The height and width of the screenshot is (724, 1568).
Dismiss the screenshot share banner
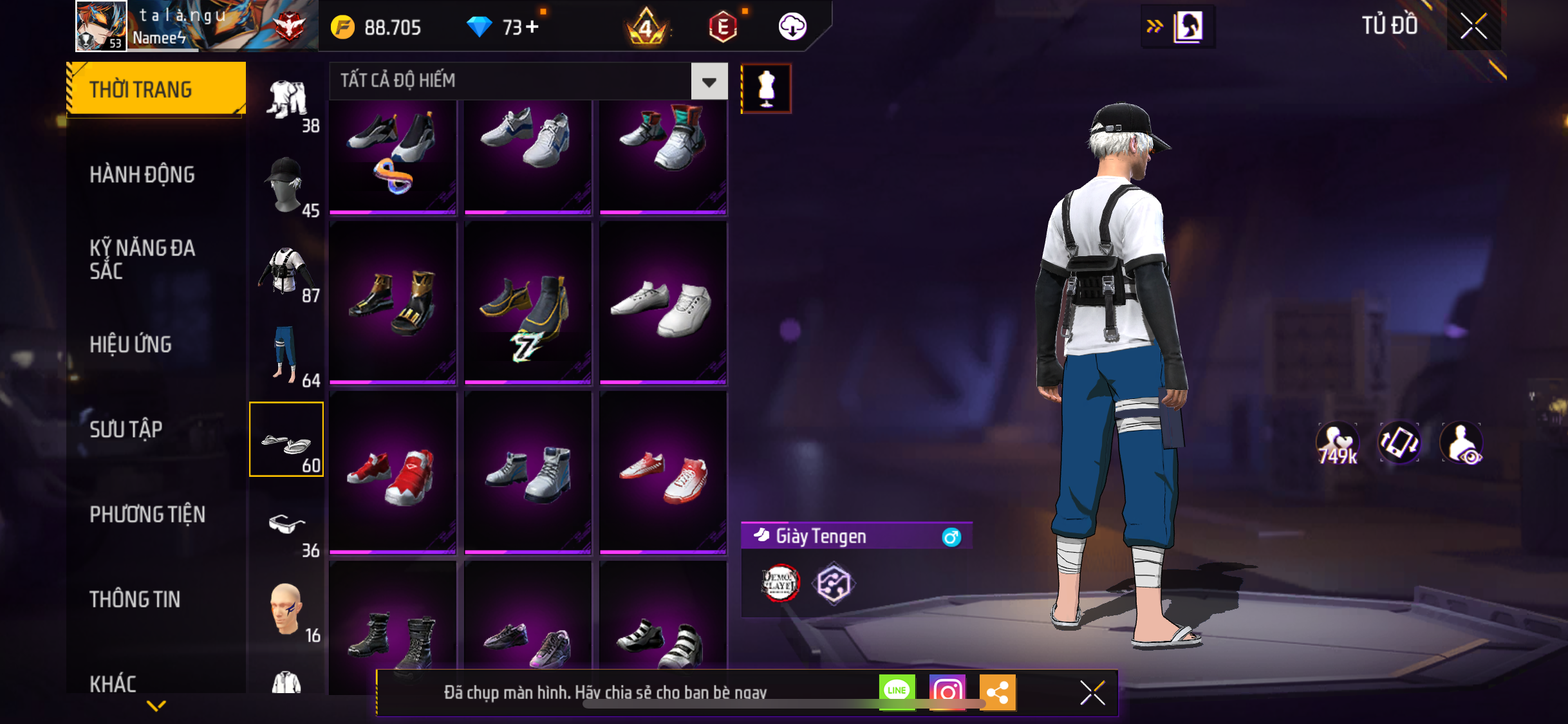click(1092, 692)
